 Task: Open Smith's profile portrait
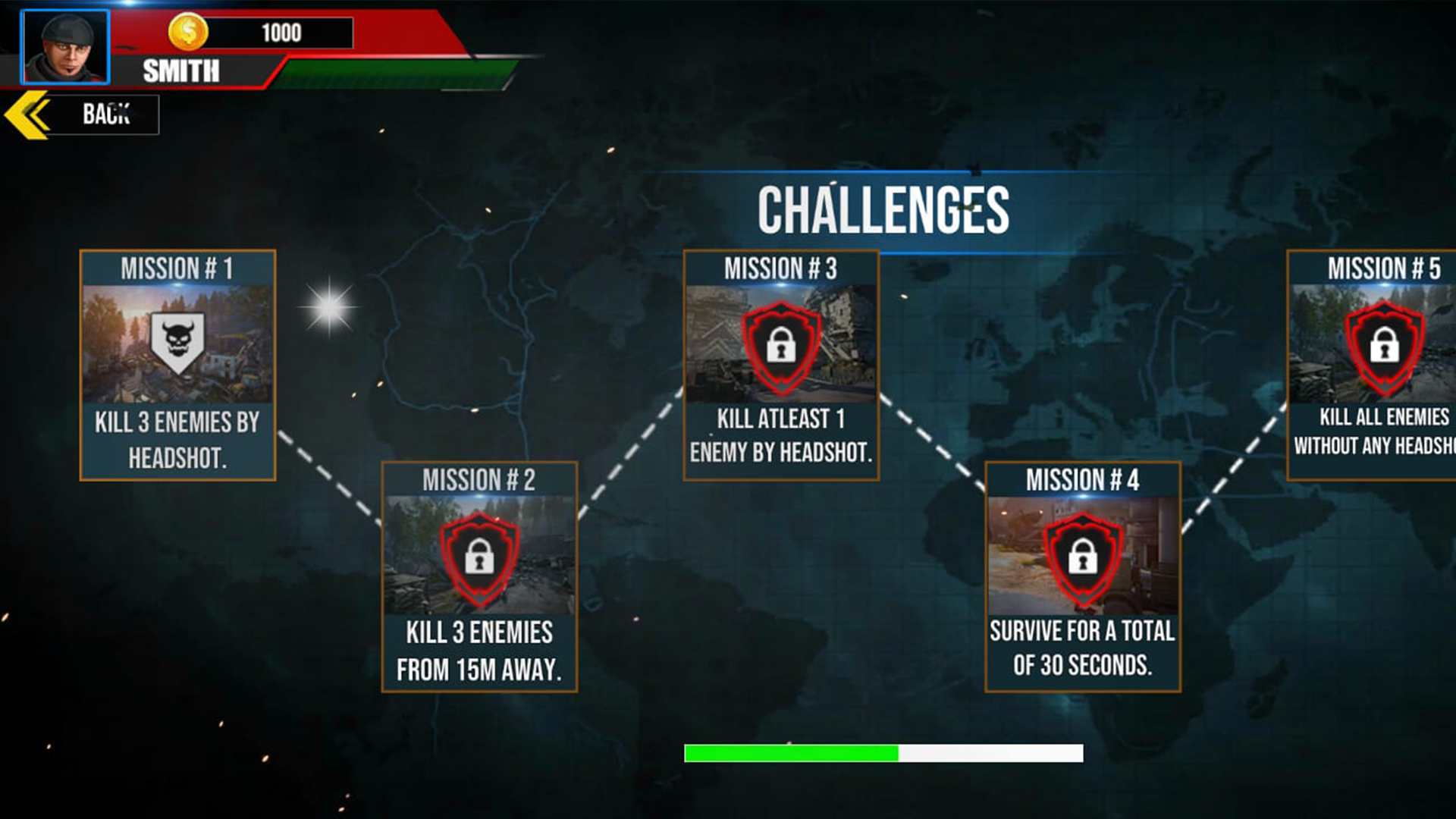click(x=64, y=47)
